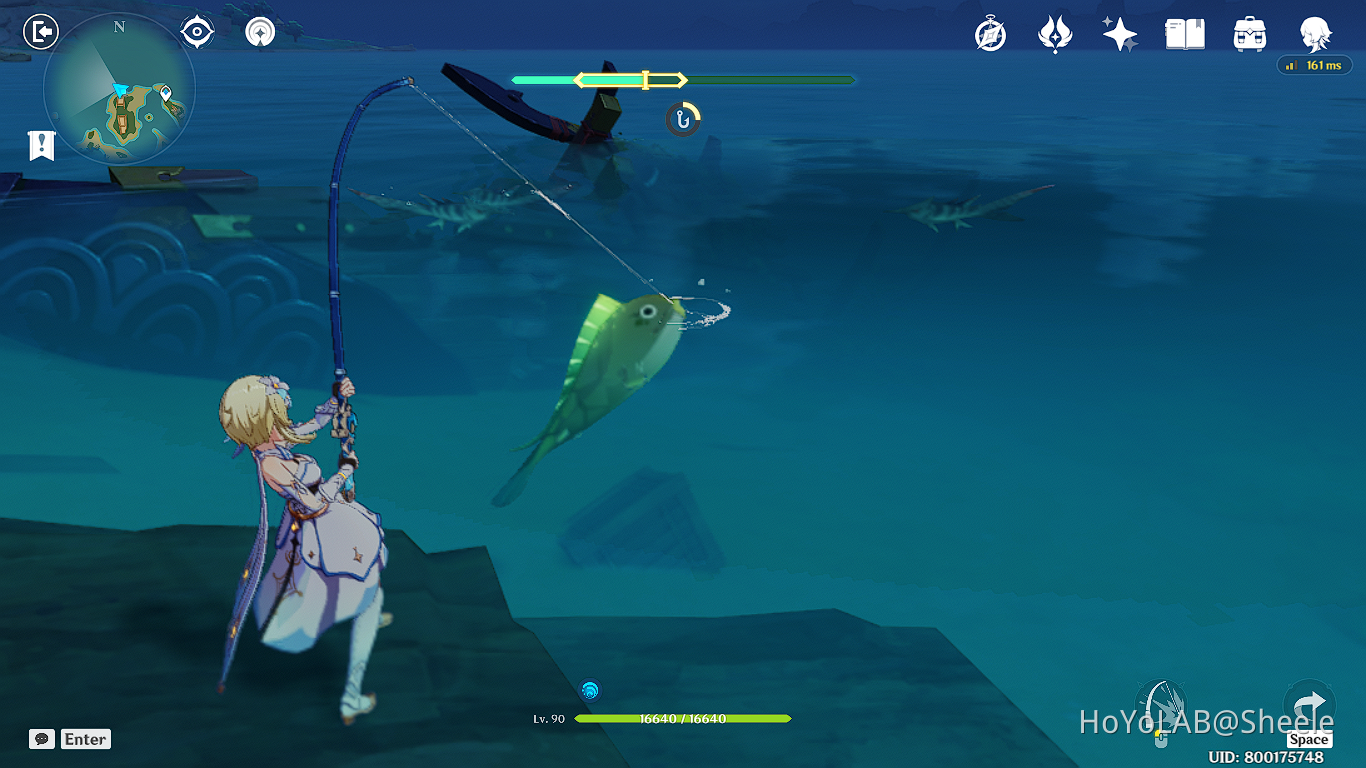Viewport: 1366px width, 768px height.
Task: Expand the quest banner exclamation marker
Action: pyautogui.click(x=39, y=145)
